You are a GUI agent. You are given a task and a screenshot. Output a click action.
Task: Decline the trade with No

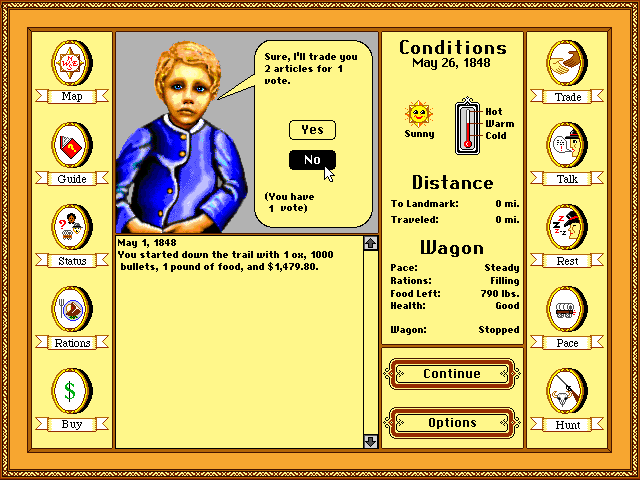tap(312, 160)
